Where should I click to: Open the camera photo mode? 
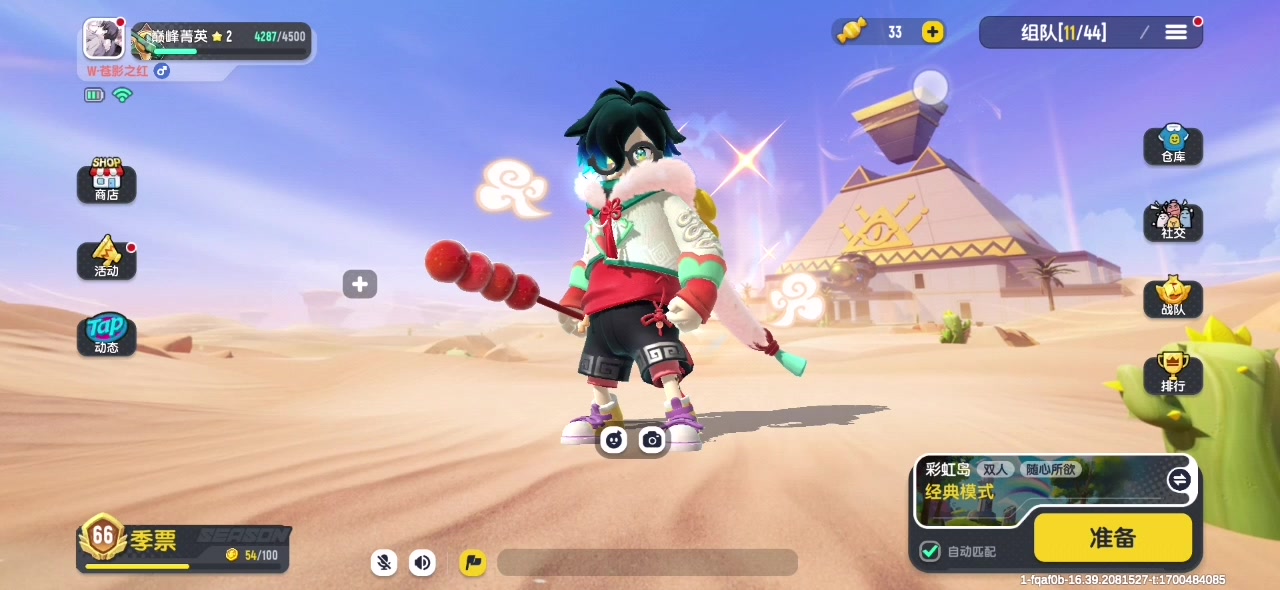pyautogui.click(x=652, y=439)
